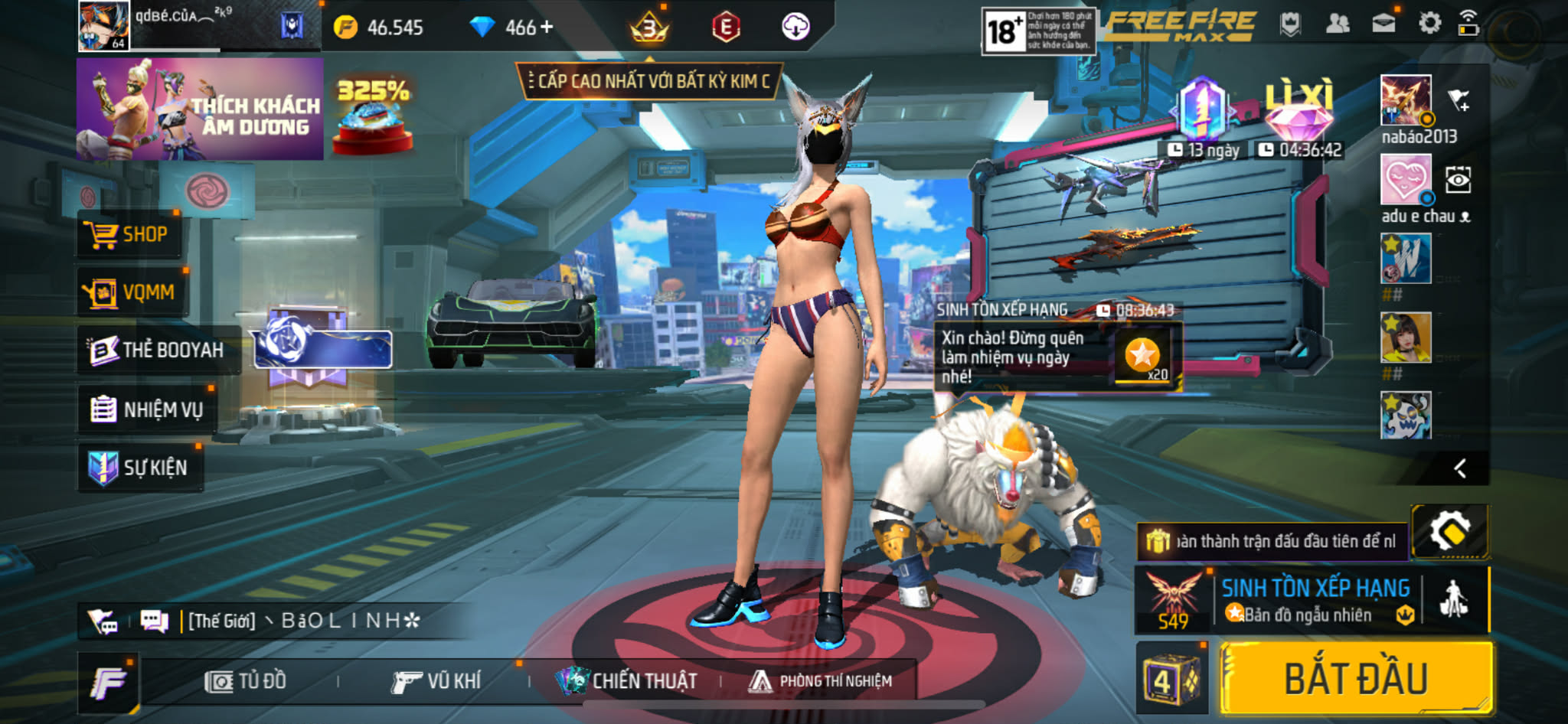Open the download cloud icon
Image resolution: width=1568 pixels, height=724 pixels.
795,28
